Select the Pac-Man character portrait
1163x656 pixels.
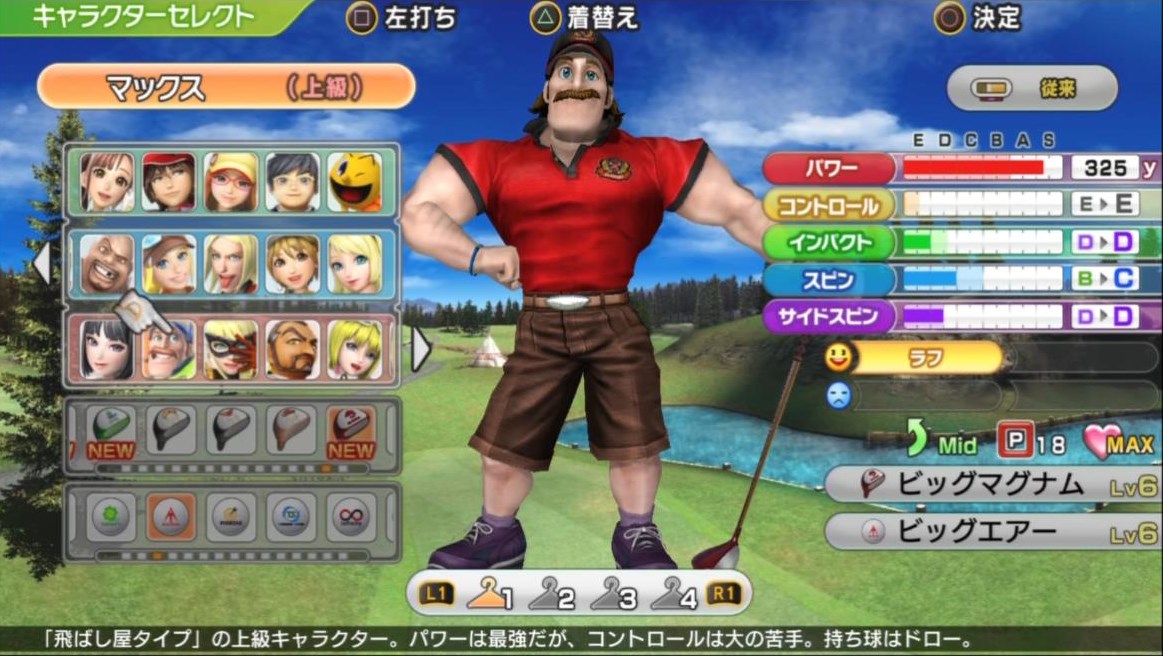pos(354,181)
